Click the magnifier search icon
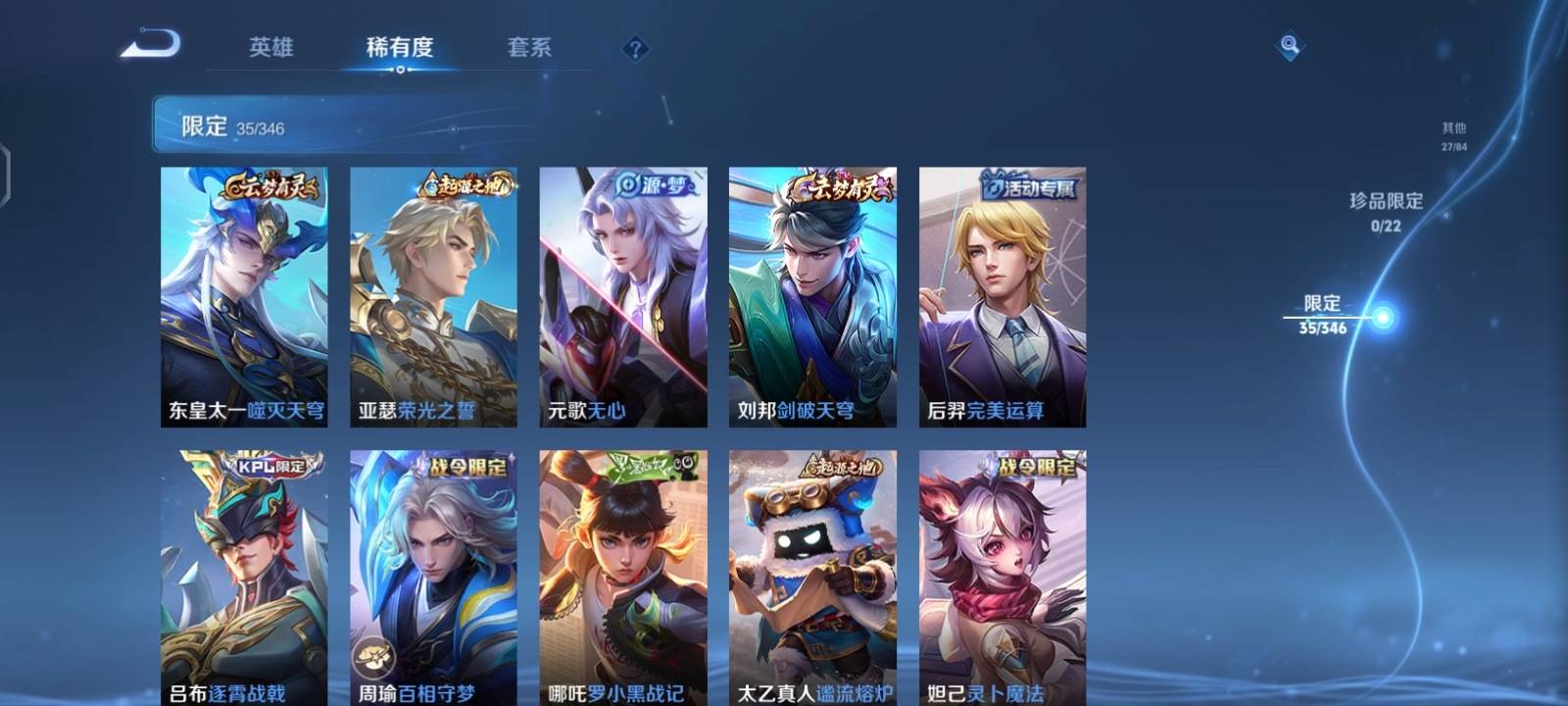 (x=1290, y=45)
